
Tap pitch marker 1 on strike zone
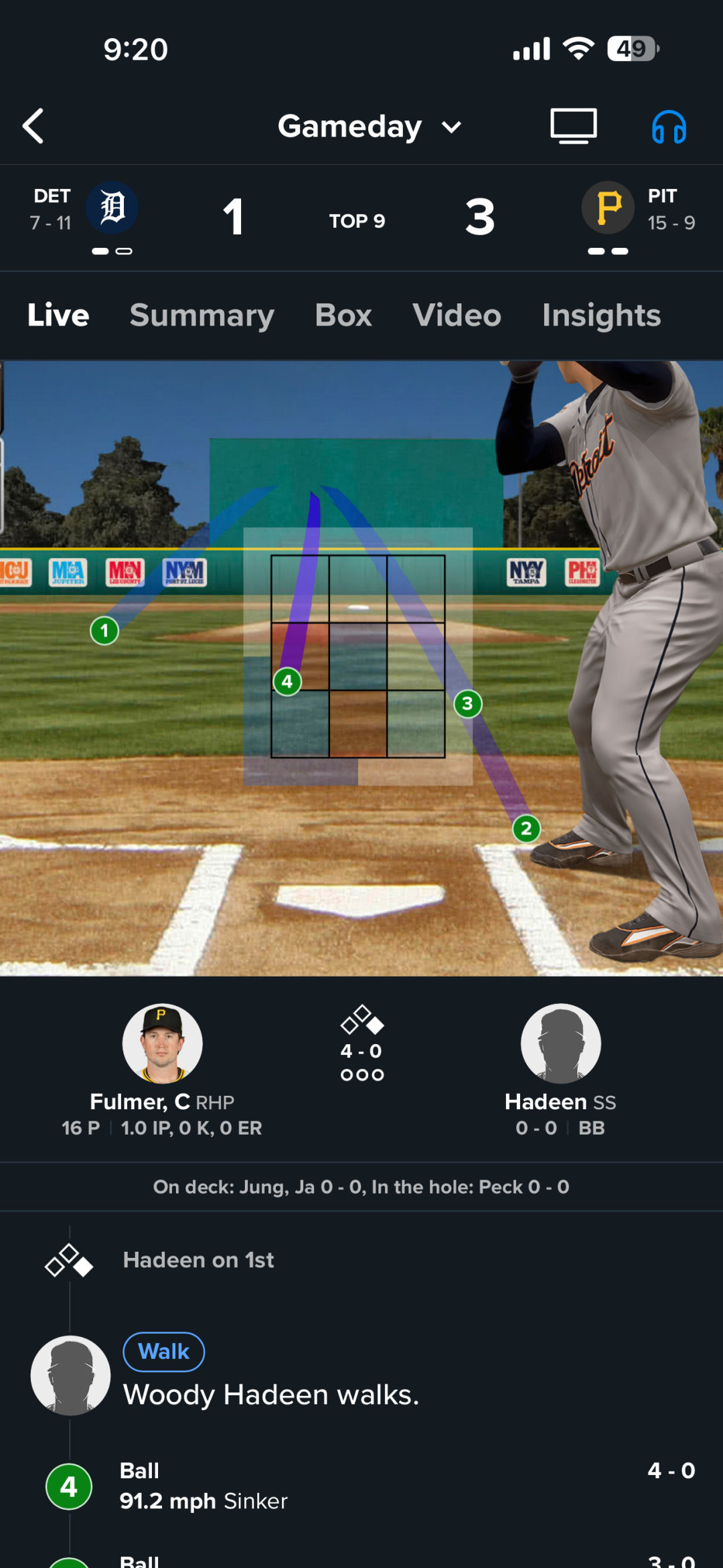point(104,630)
